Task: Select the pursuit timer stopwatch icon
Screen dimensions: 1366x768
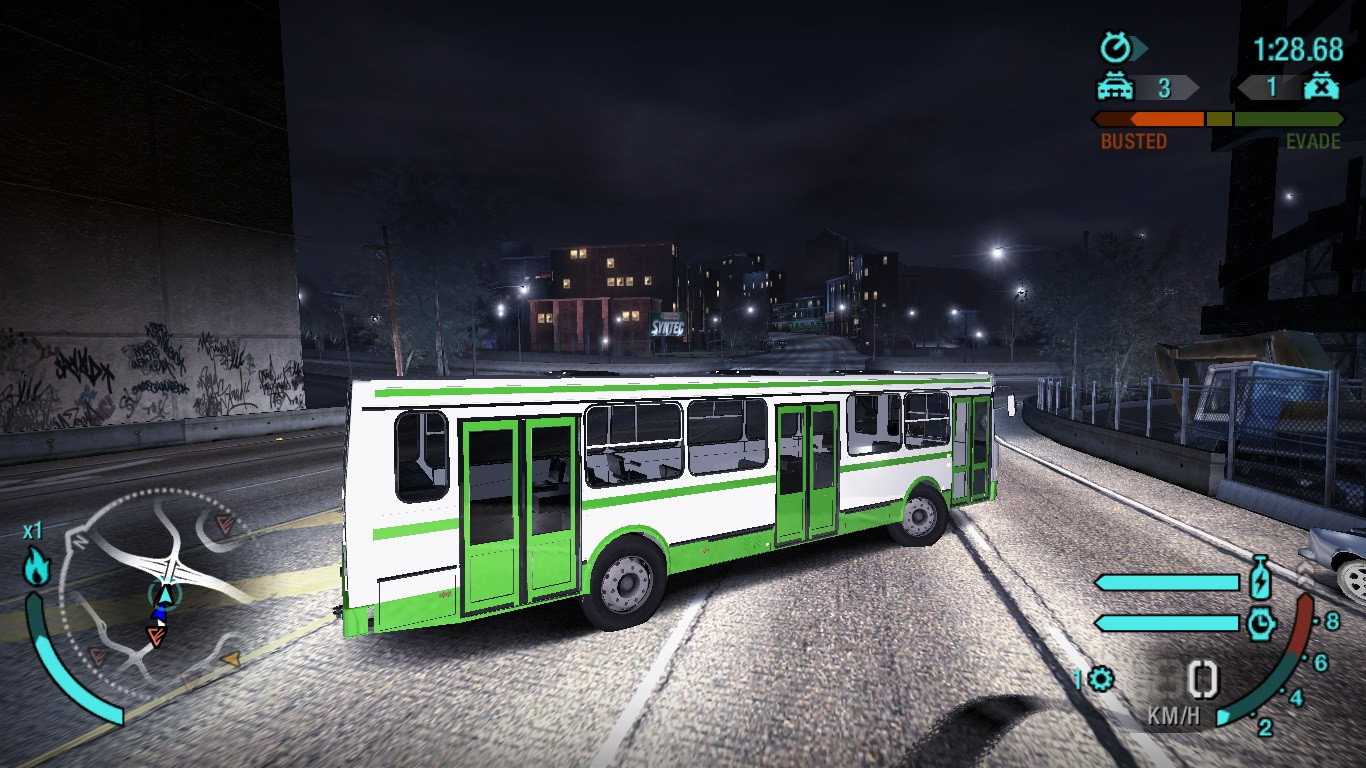Action: coord(1114,48)
